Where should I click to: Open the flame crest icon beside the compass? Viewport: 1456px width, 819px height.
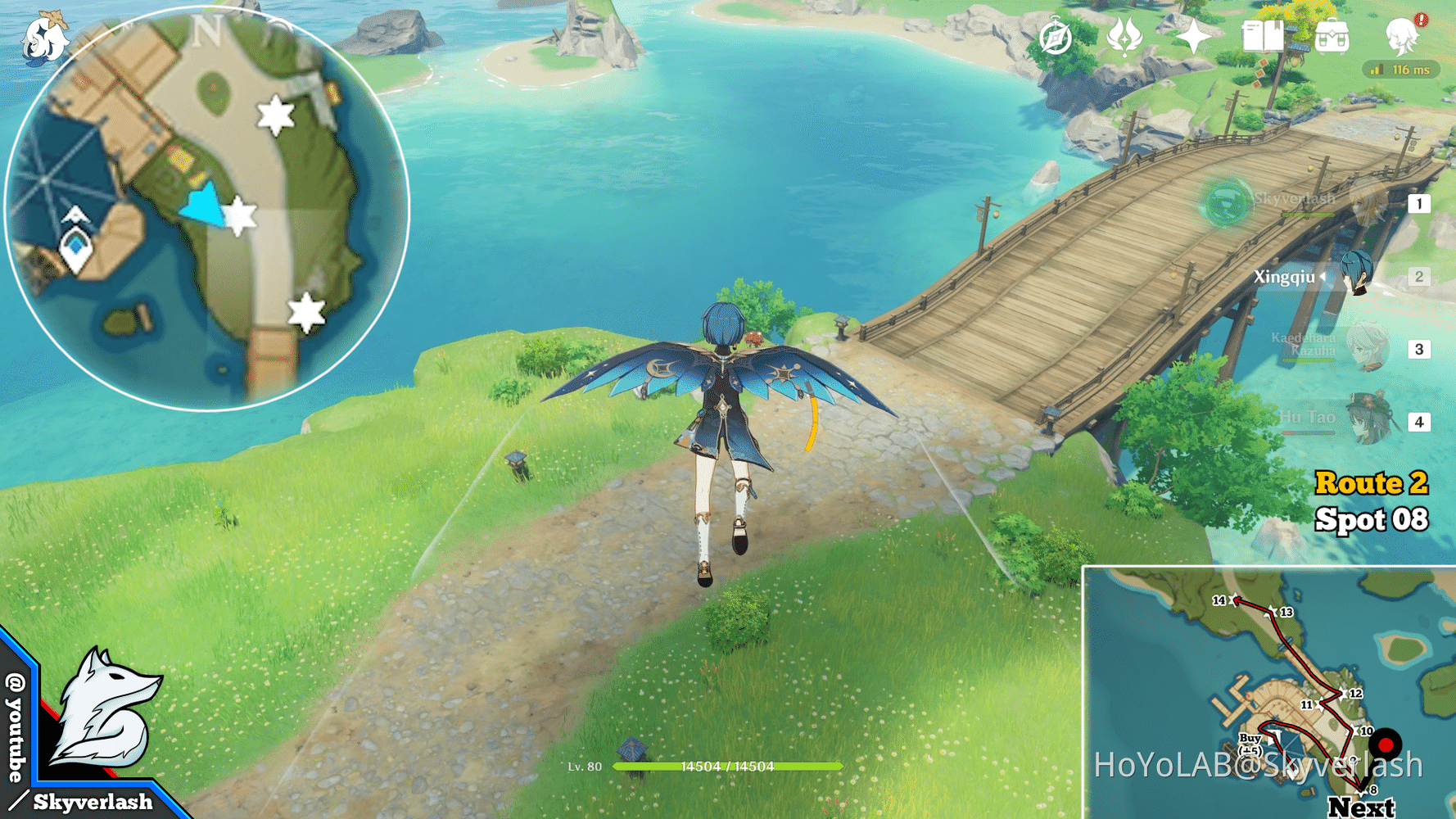point(1124,38)
